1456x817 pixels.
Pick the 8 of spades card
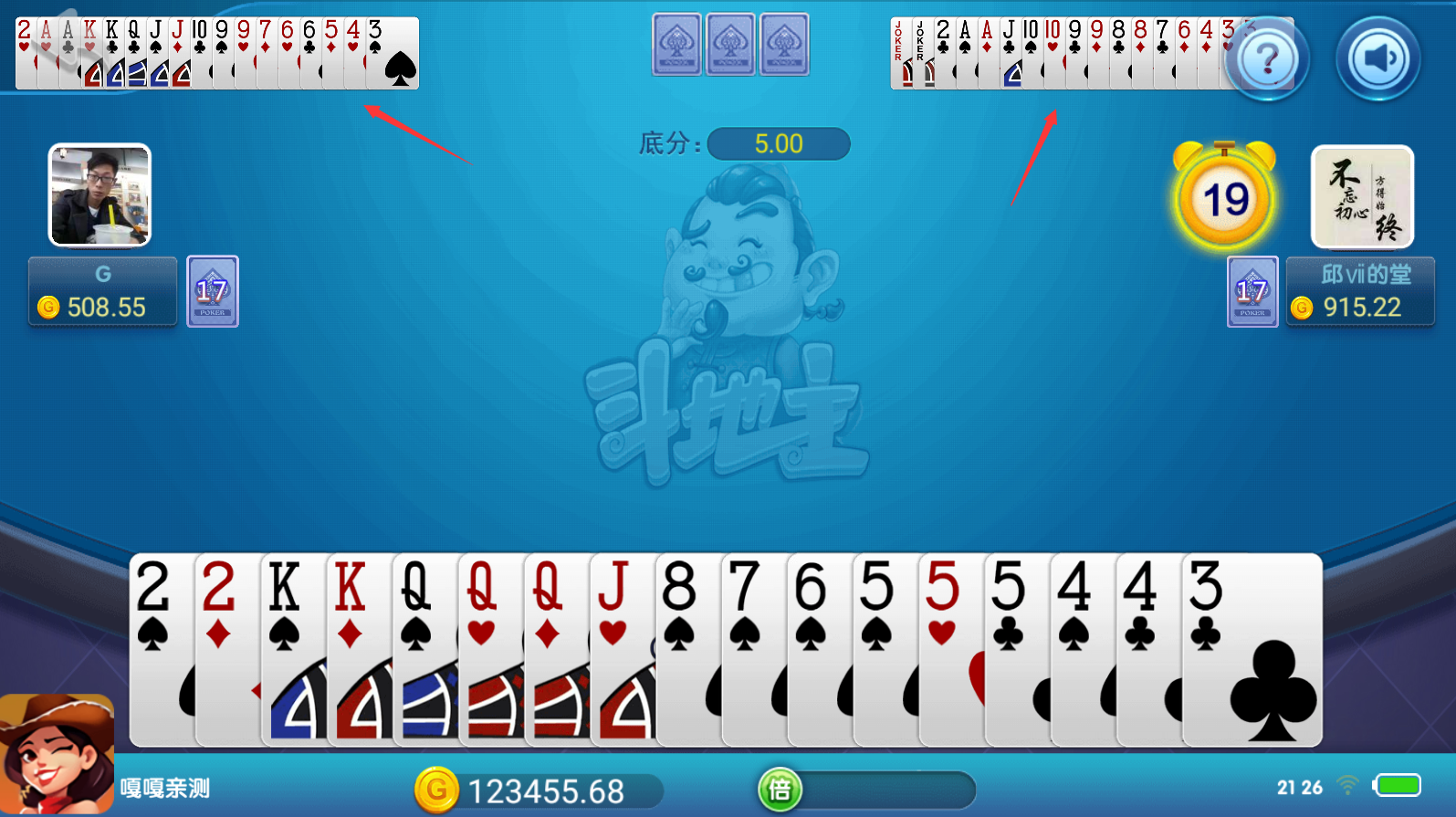[x=687, y=648]
